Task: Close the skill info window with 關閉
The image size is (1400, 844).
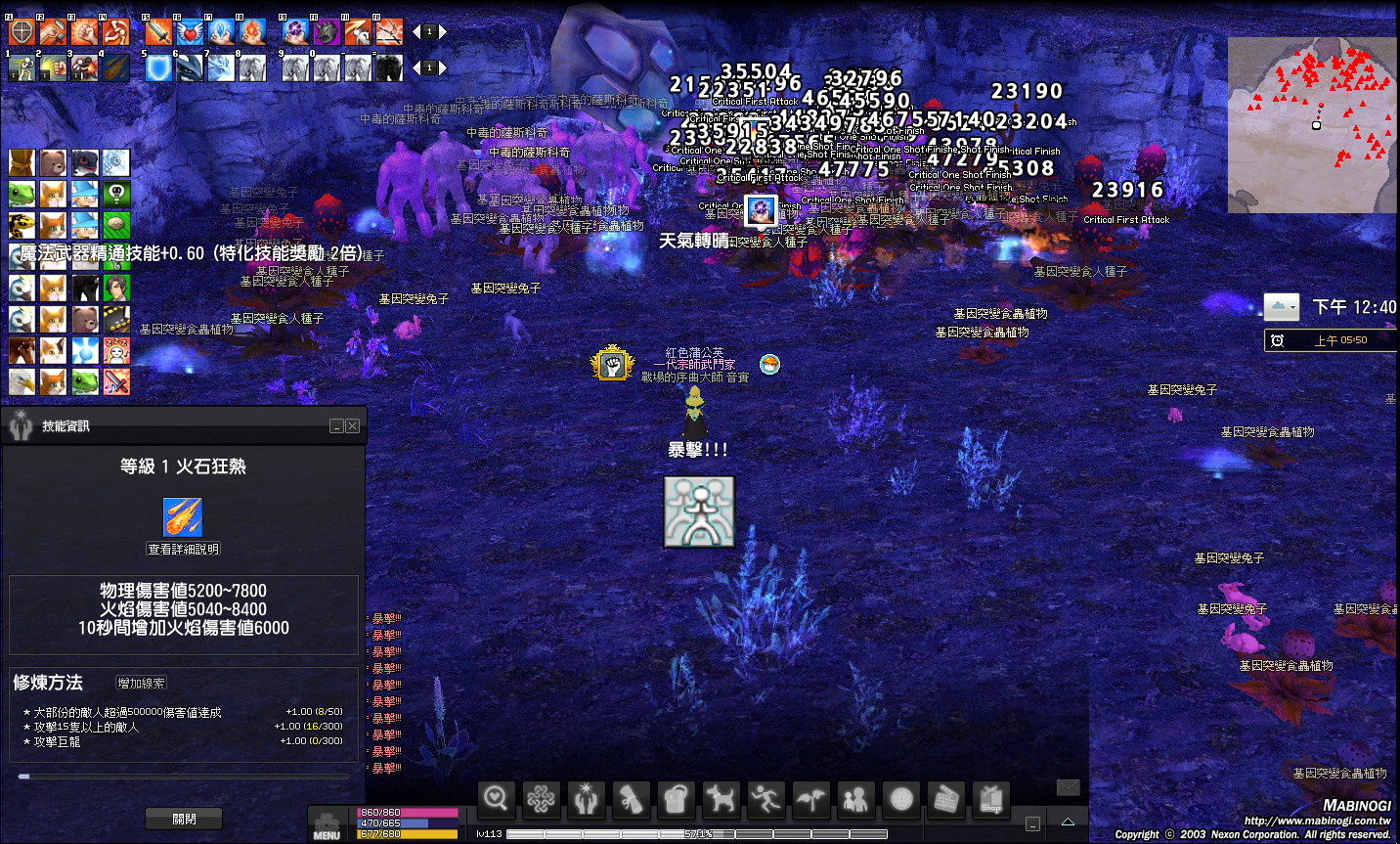Action: click(184, 819)
